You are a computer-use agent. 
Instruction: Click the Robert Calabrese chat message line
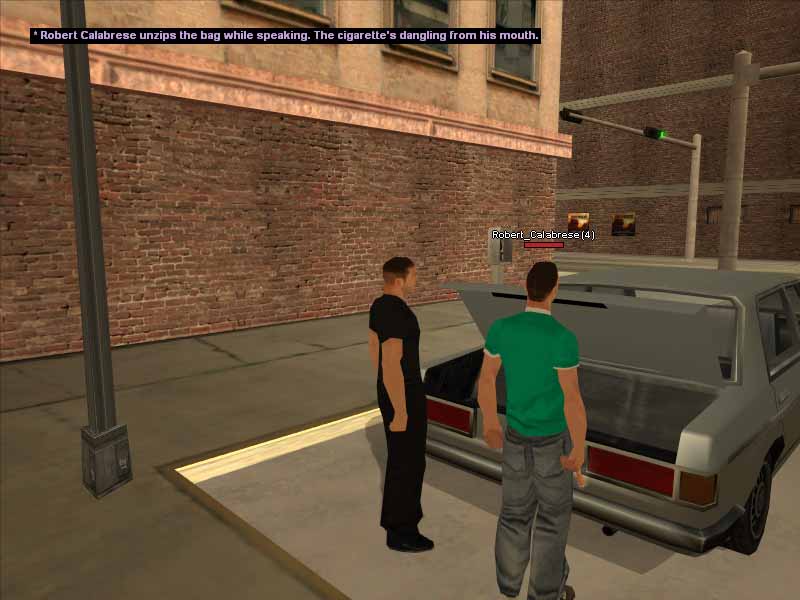[286, 35]
